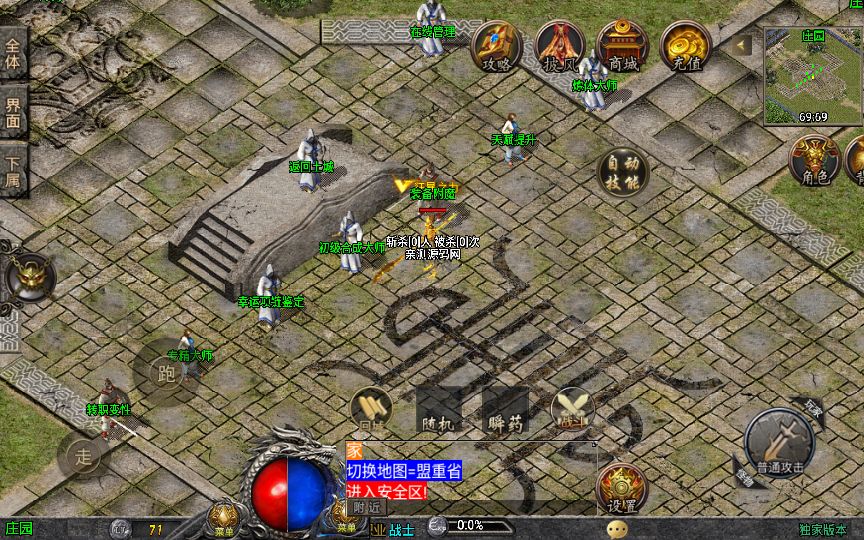Switch to the 界面 tab
864x540 pixels.
tap(13, 112)
